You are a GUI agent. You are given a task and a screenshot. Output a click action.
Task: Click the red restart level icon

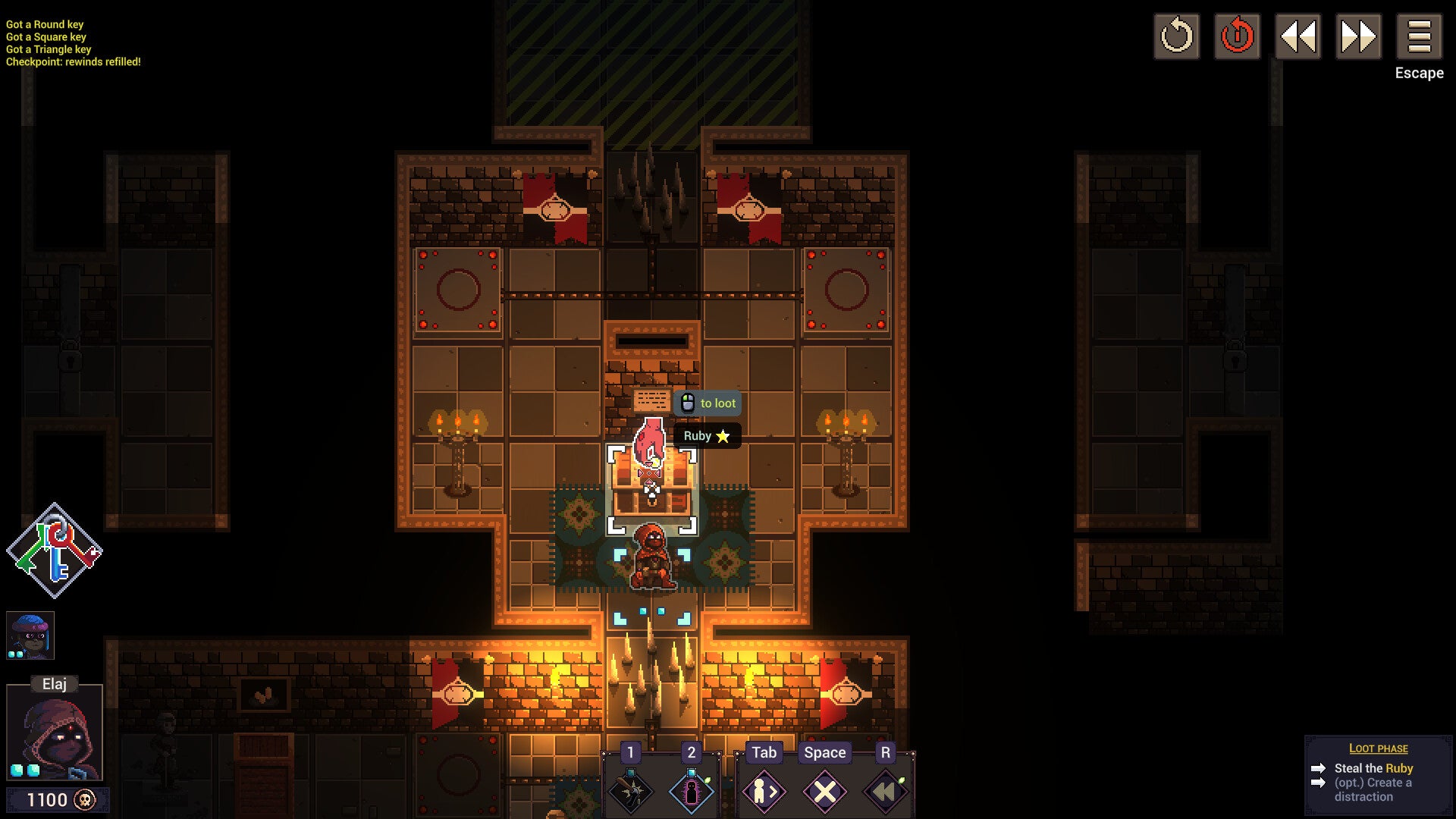click(1238, 36)
